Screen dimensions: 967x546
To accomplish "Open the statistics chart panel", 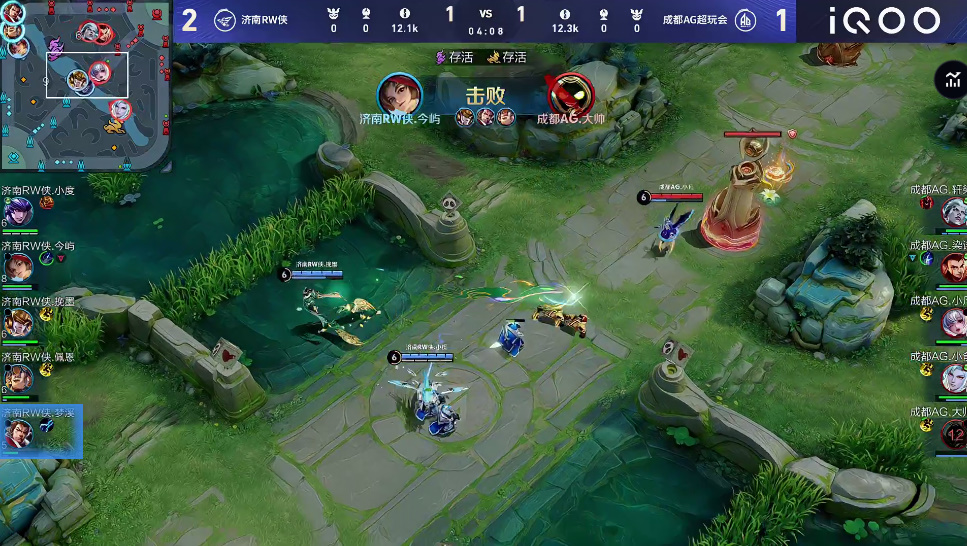I will pos(950,81).
